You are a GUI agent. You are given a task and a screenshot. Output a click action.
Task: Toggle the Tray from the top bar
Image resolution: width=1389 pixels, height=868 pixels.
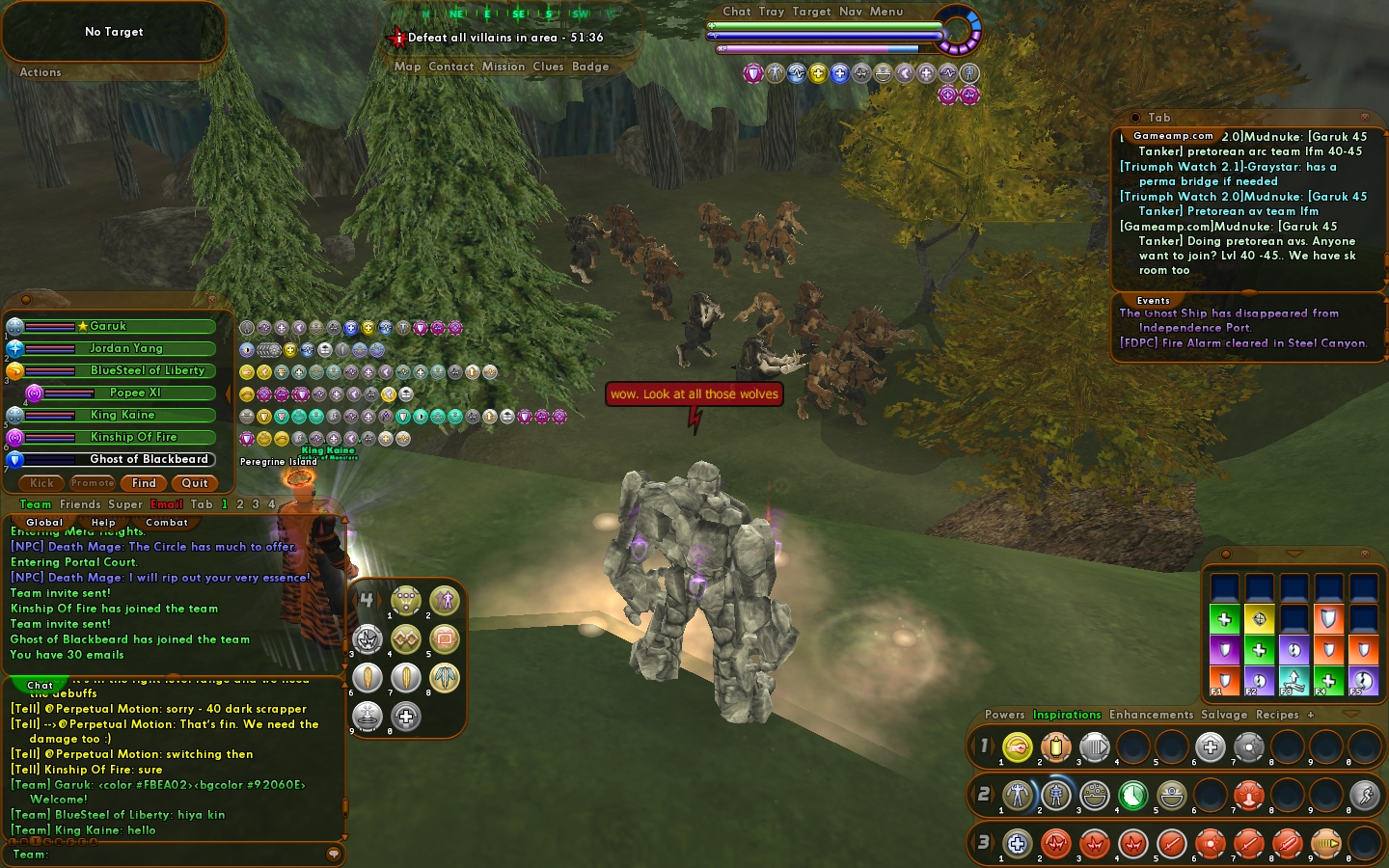tap(771, 12)
